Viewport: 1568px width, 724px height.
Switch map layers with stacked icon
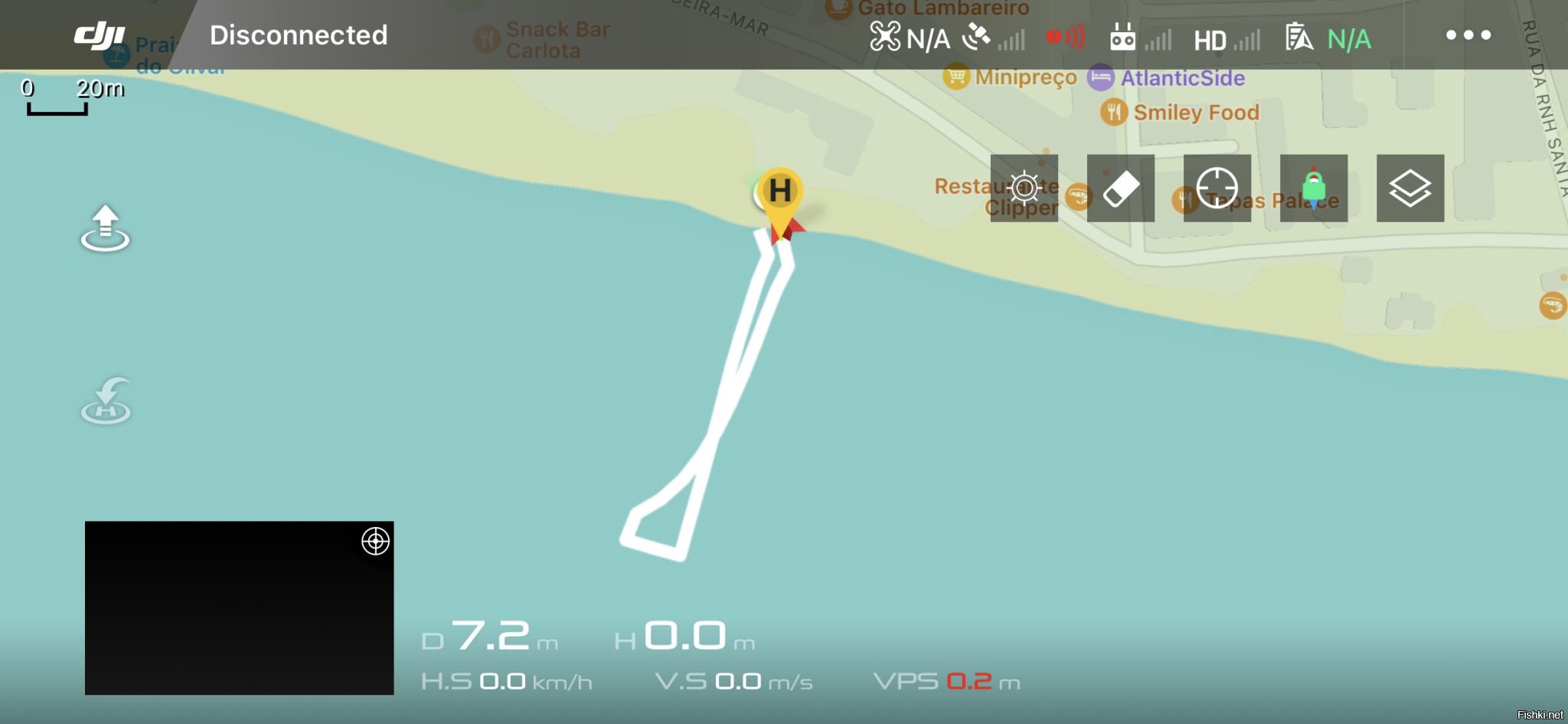coord(1410,188)
